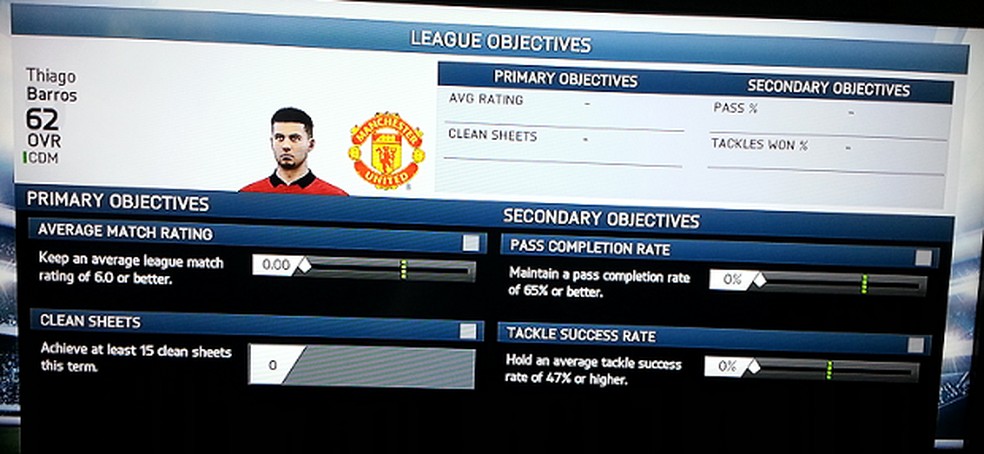984x454 pixels.
Task: Select the Pass Completion Rate objective header
Action: point(590,248)
